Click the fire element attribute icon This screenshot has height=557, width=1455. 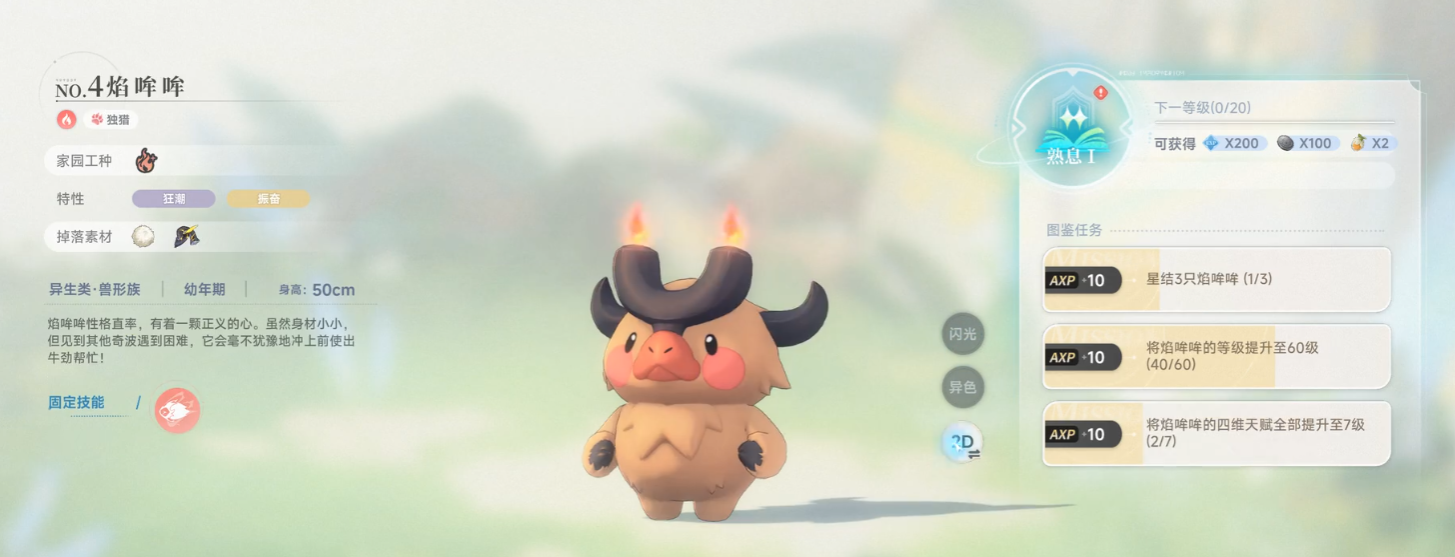pyautogui.click(x=67, y=120)
